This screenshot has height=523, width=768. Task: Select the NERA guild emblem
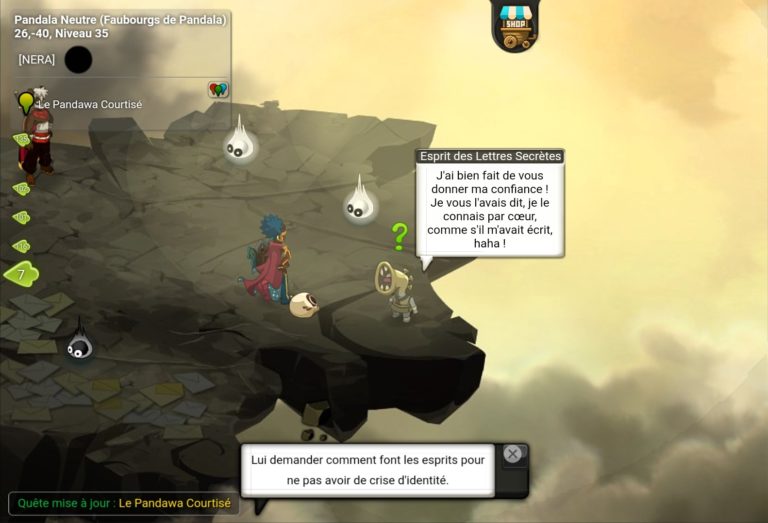78,60
